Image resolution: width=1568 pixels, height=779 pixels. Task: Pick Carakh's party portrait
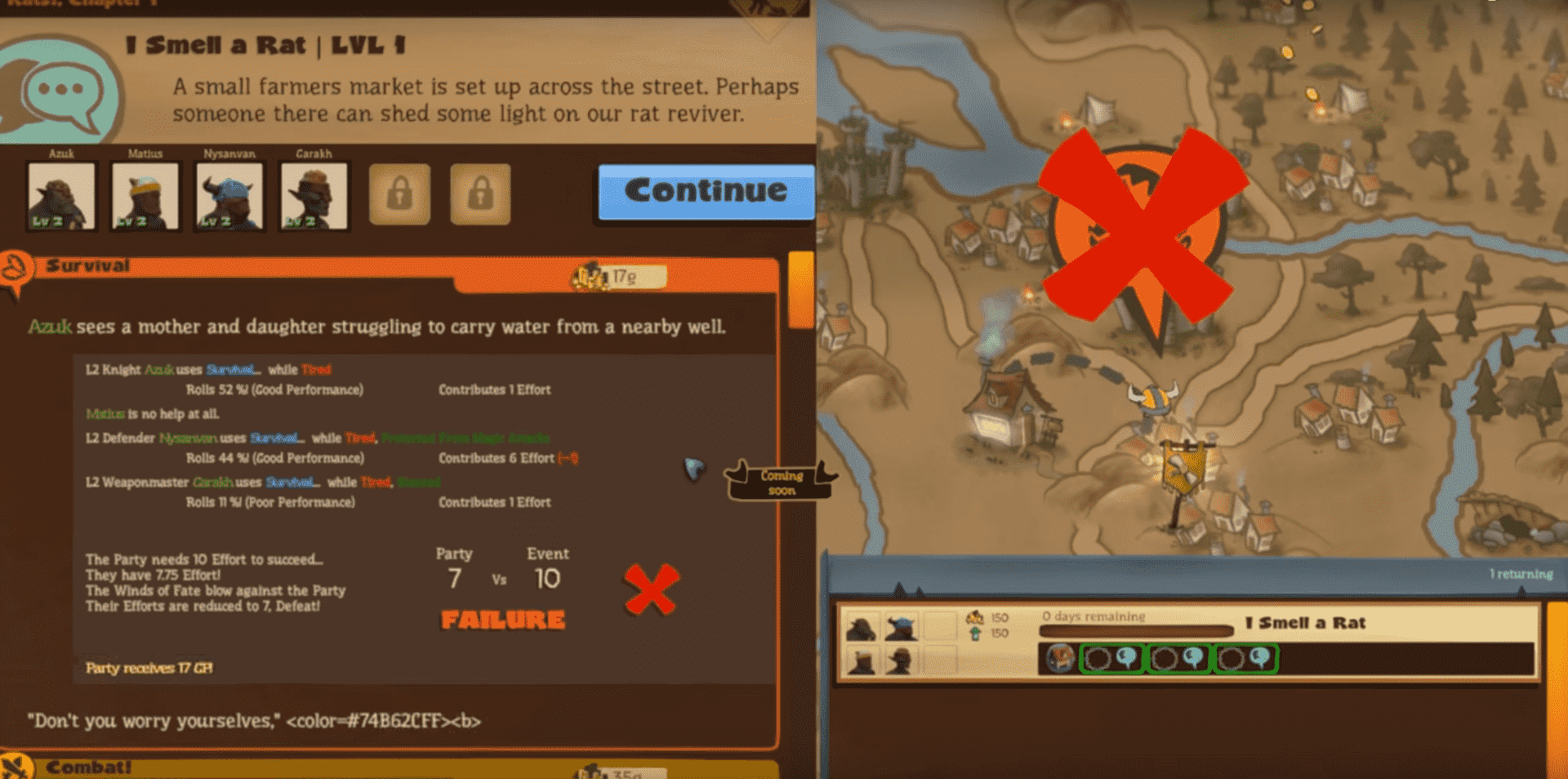coord(314,196)
